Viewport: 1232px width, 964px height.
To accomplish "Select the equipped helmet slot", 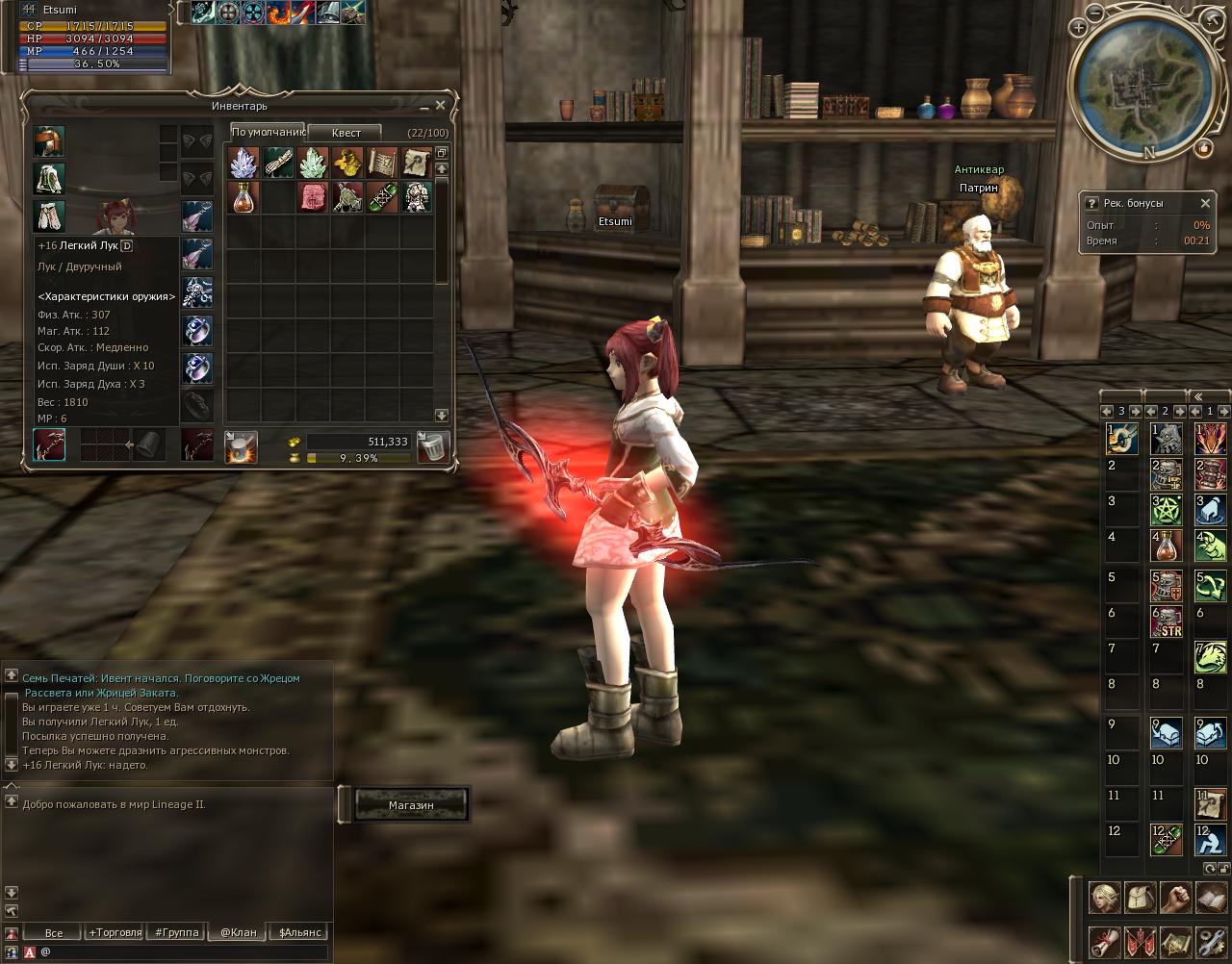I will click(49, 141).
